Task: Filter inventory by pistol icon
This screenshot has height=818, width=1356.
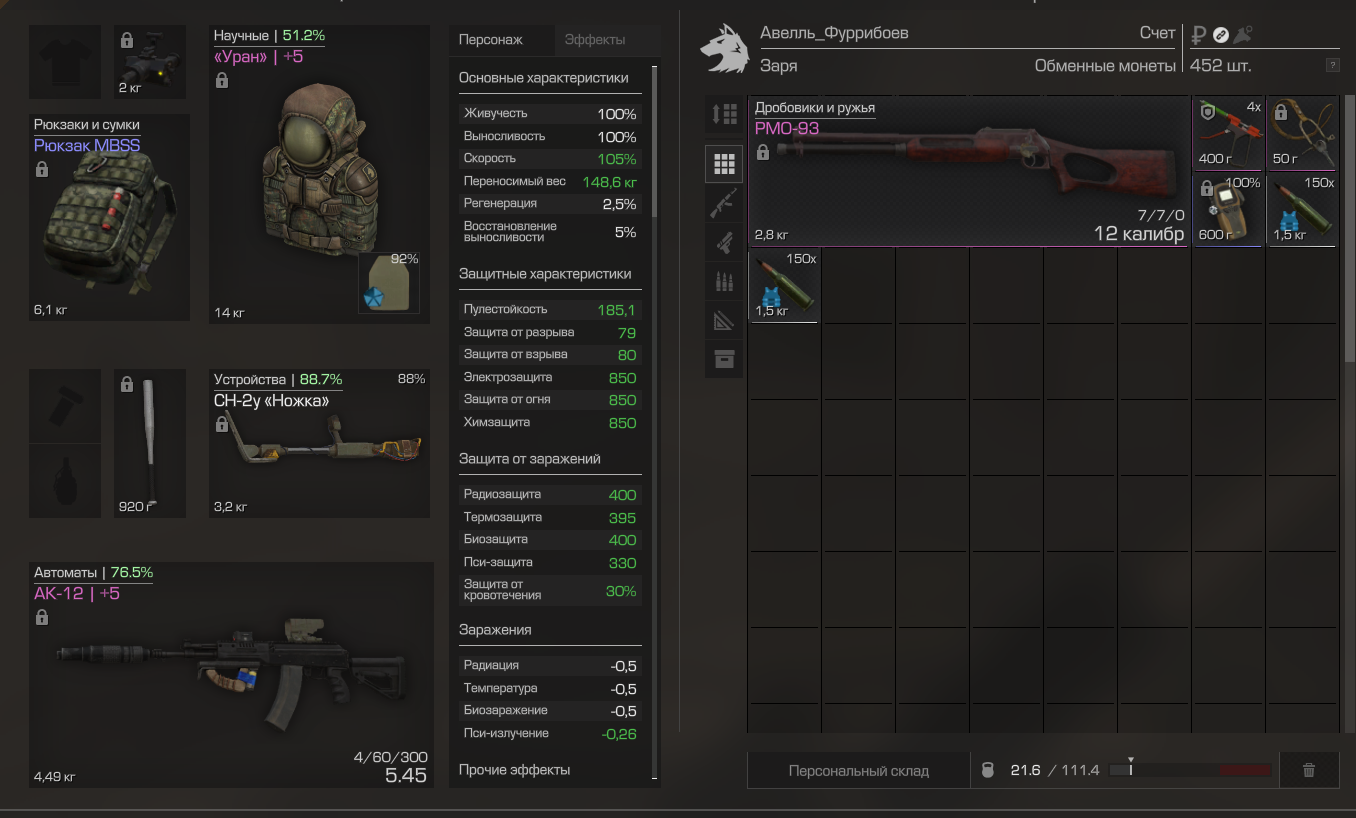Action: click(x=724, y=242)
